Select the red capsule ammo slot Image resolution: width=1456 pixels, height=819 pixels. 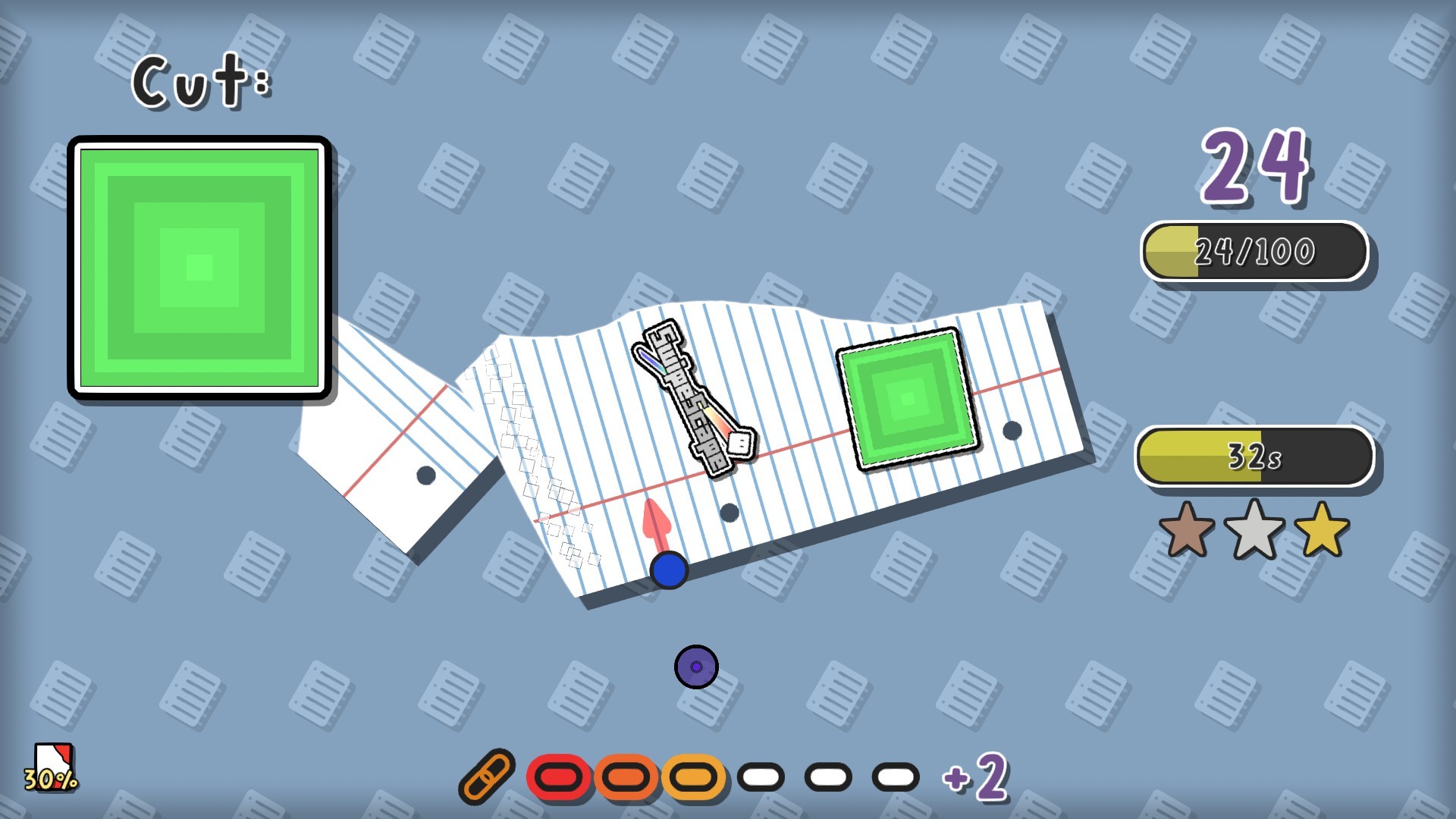[x=559, y=775]
